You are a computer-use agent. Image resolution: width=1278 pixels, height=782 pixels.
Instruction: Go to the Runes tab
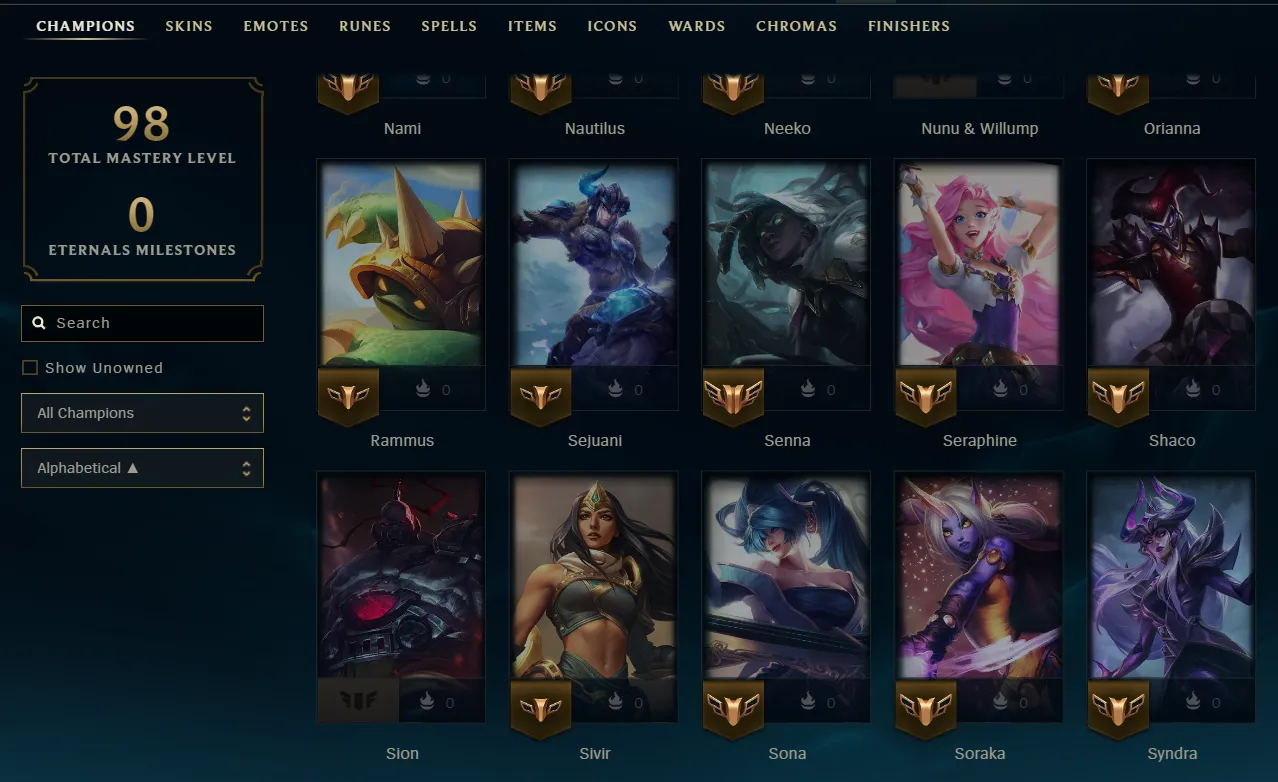pyautogui.click(x=365, y=26)
